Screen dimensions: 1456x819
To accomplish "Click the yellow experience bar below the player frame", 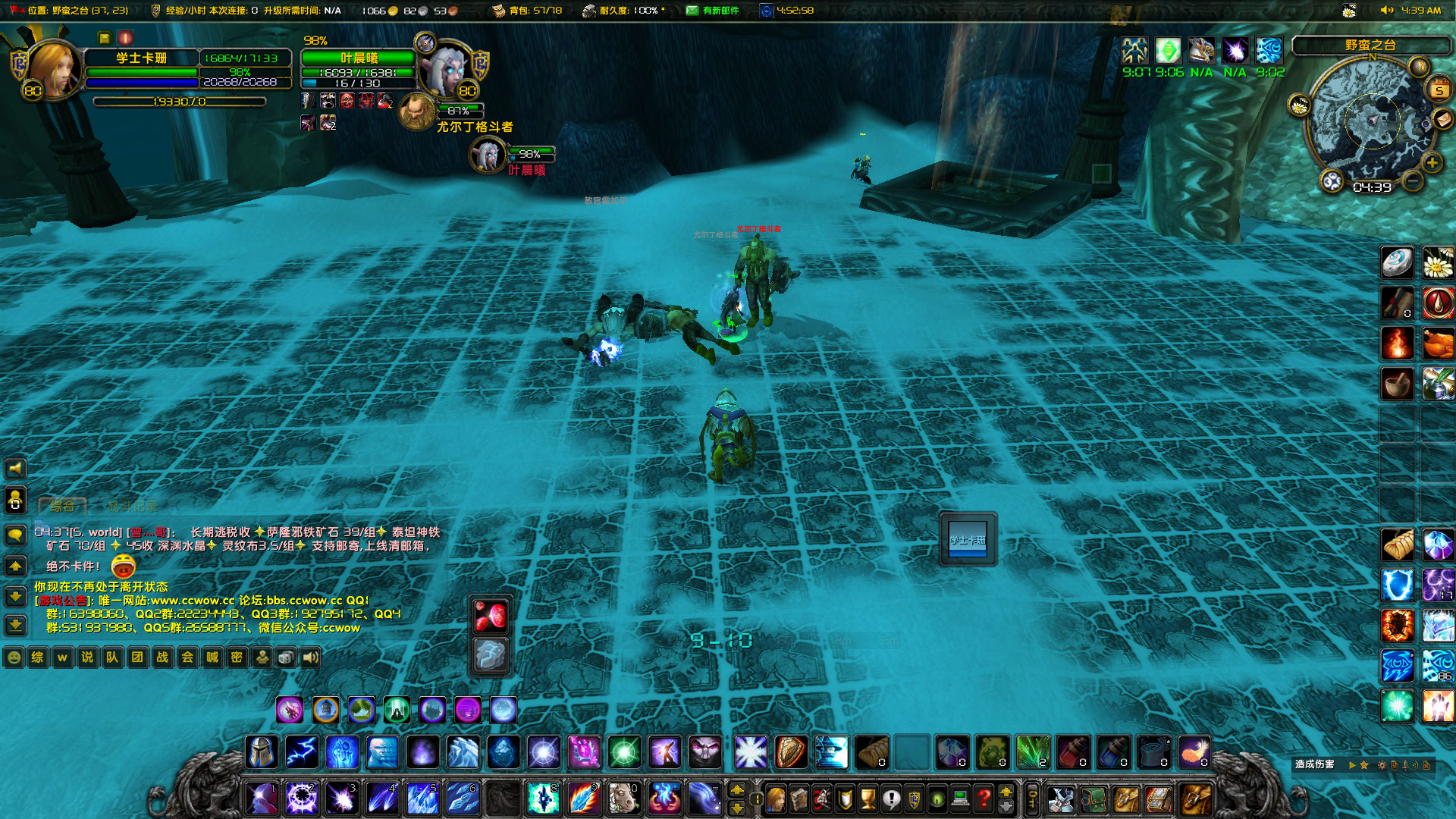I will (178, 102).
